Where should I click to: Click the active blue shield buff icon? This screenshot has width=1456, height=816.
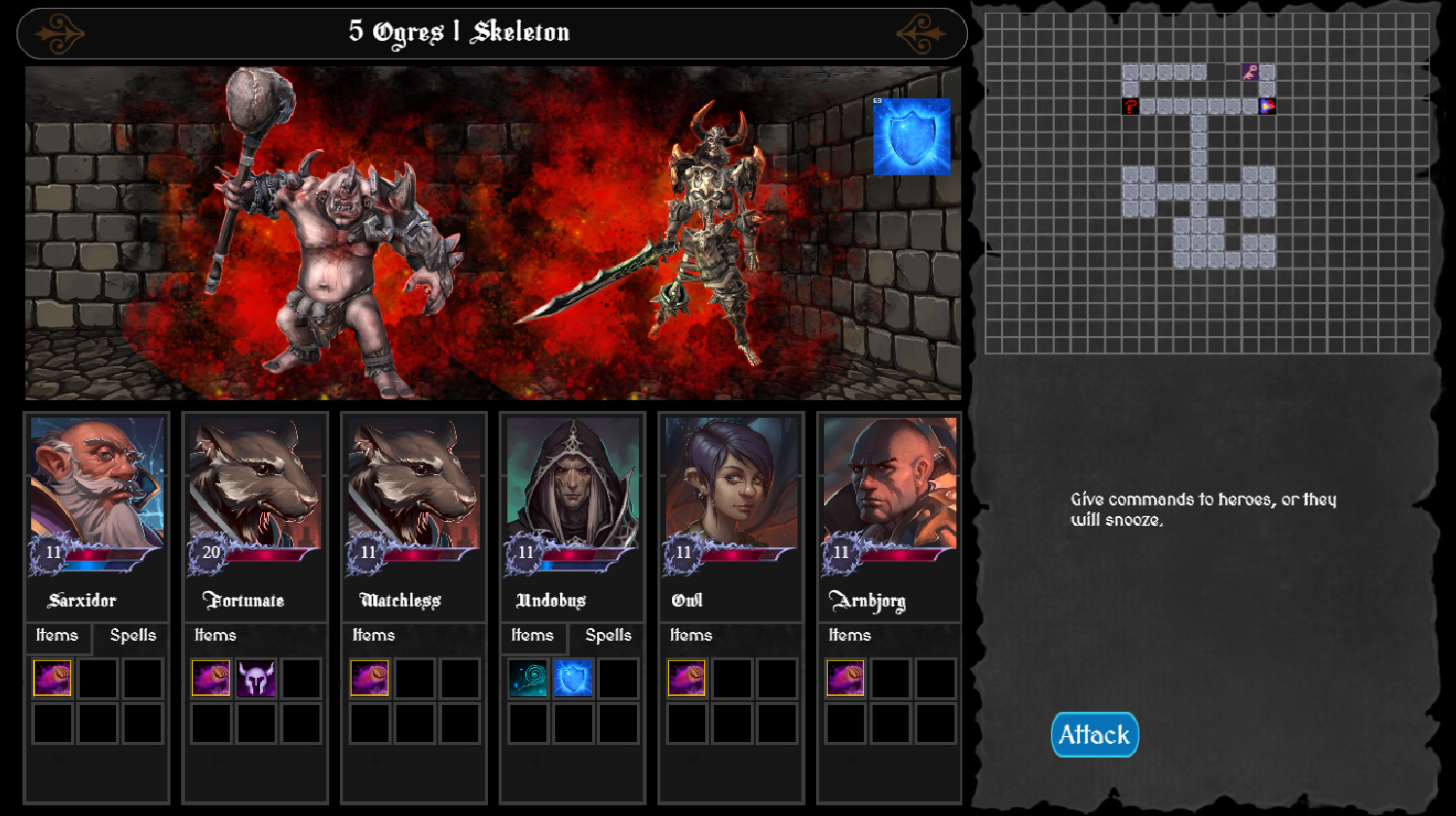[912, 137]
